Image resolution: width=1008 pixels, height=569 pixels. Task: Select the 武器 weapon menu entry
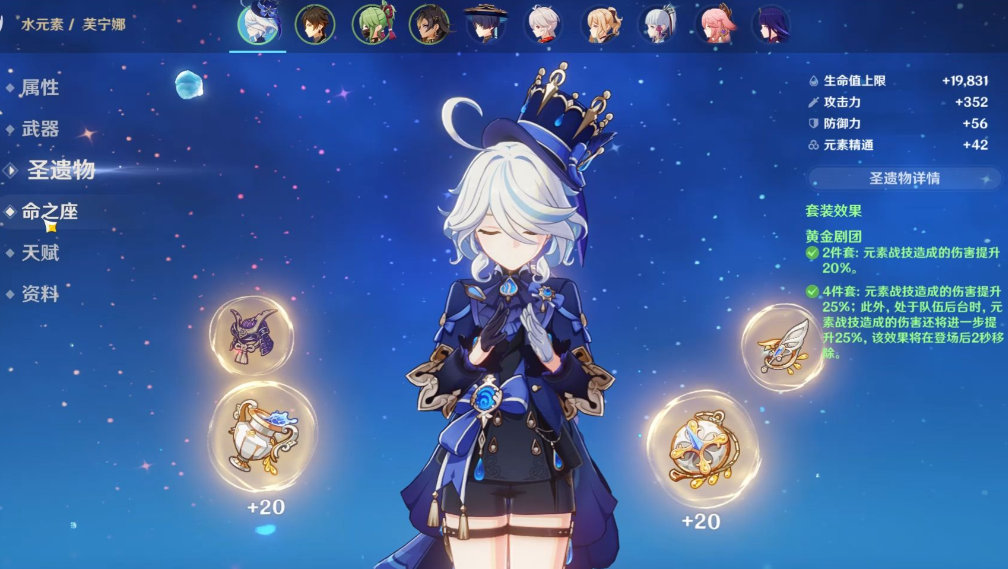(x=40, y=129)
